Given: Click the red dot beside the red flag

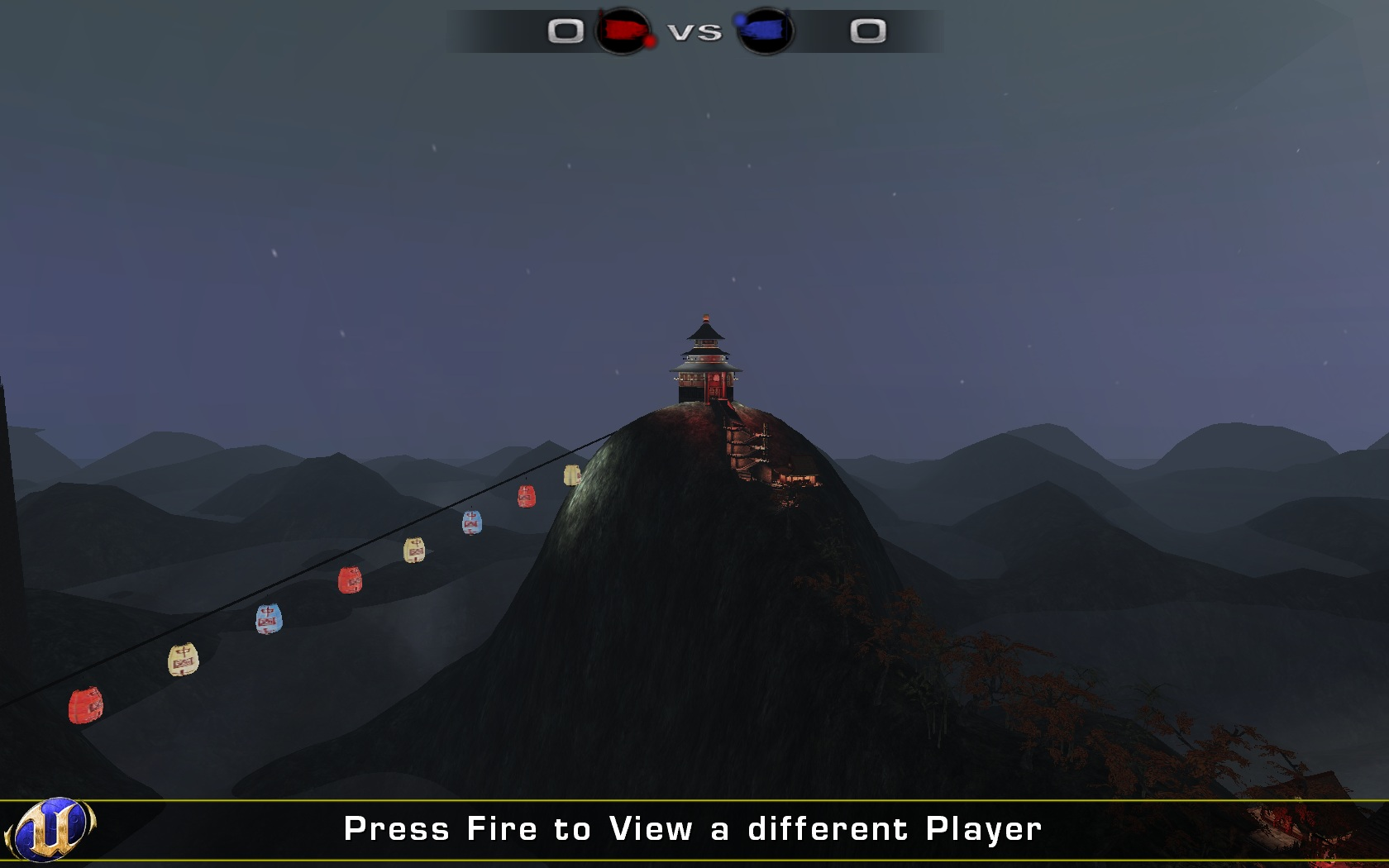Looking at the screenshot, I should 650,41.
